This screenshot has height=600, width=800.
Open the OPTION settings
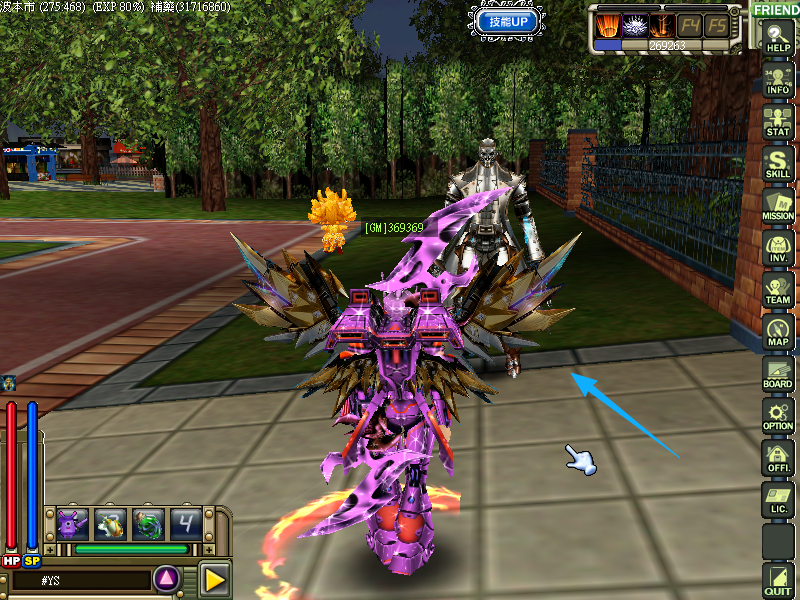click(777, 416)
